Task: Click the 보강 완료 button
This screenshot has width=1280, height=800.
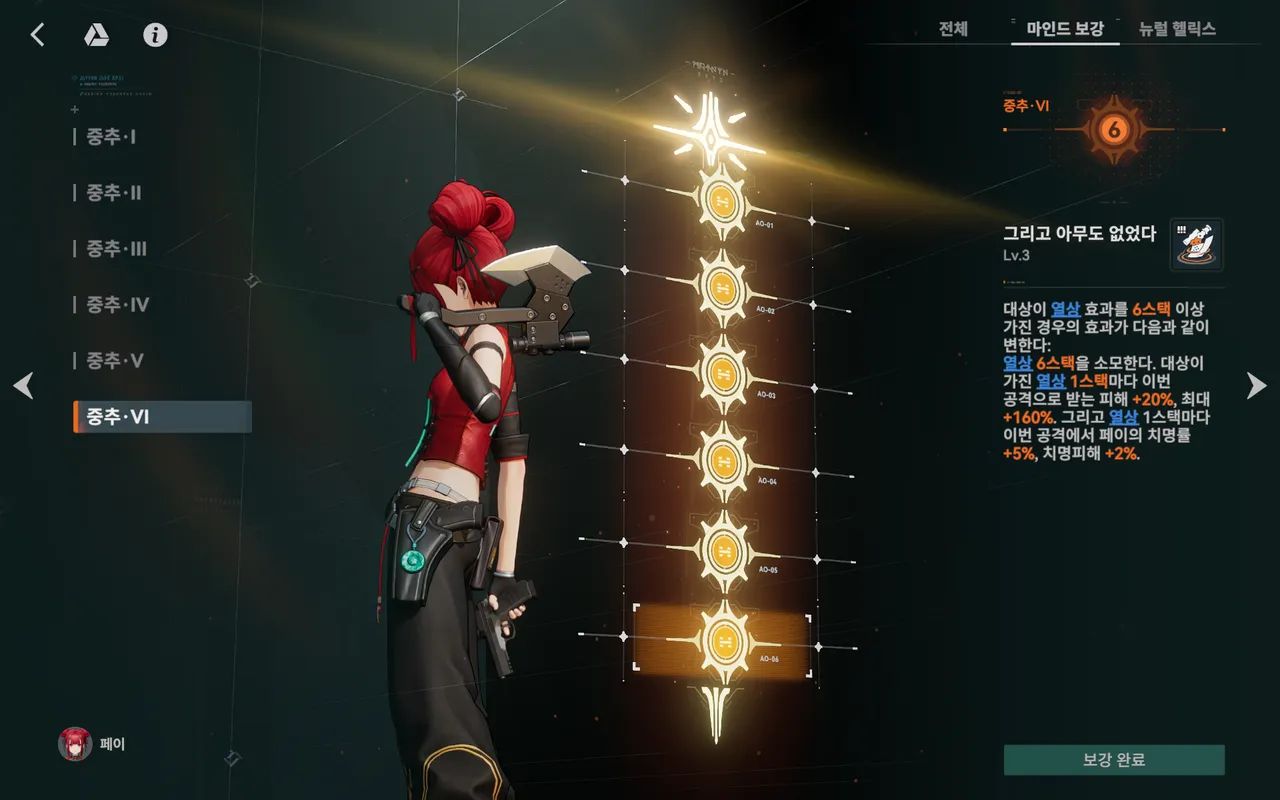Action: [x=1114, y=760]
